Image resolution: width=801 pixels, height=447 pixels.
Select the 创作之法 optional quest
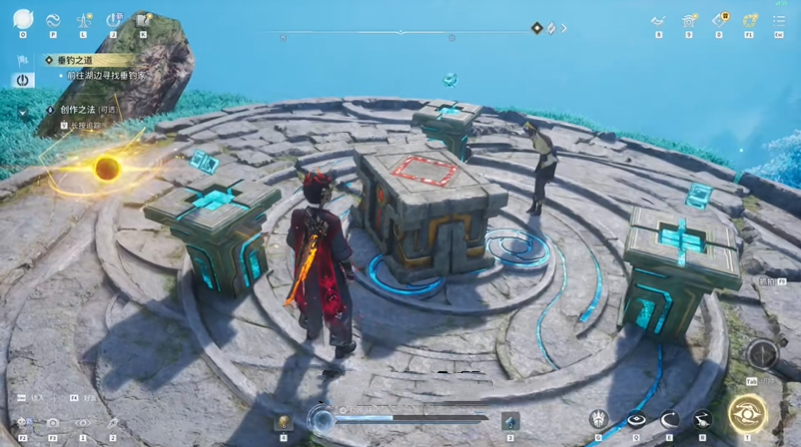pyautogui.click(x=75, y=110)
